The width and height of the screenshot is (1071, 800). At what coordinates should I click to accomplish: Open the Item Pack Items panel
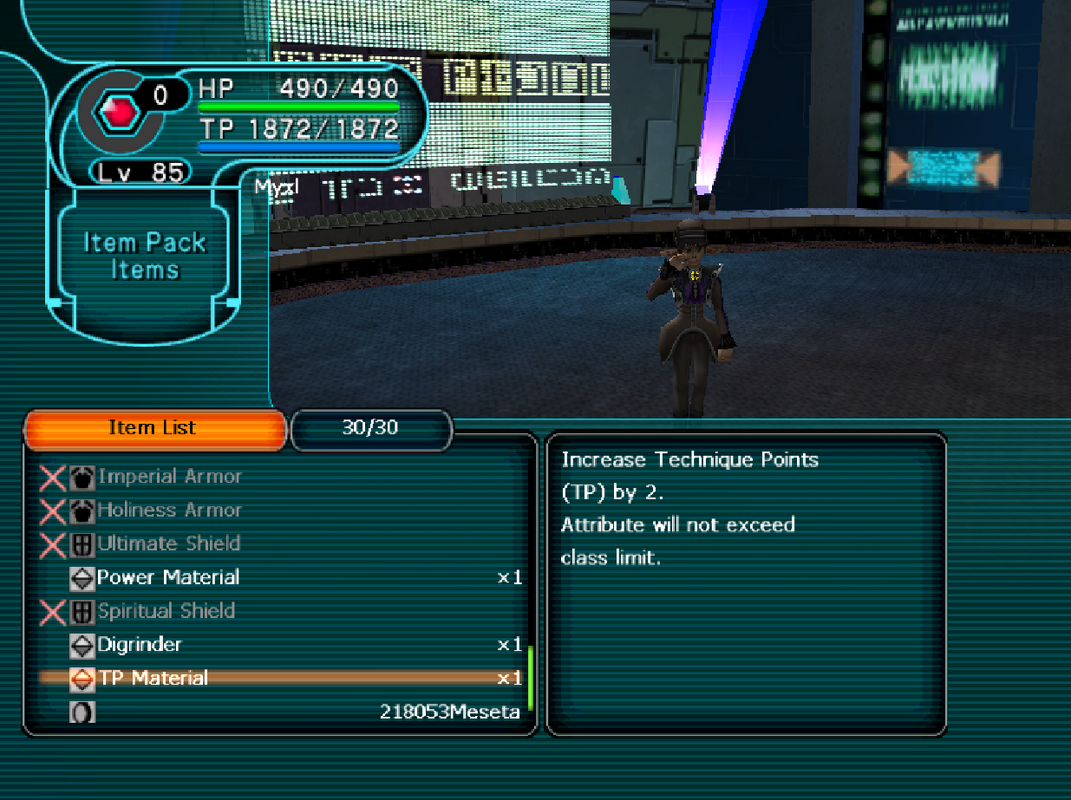tap(145, 256)
